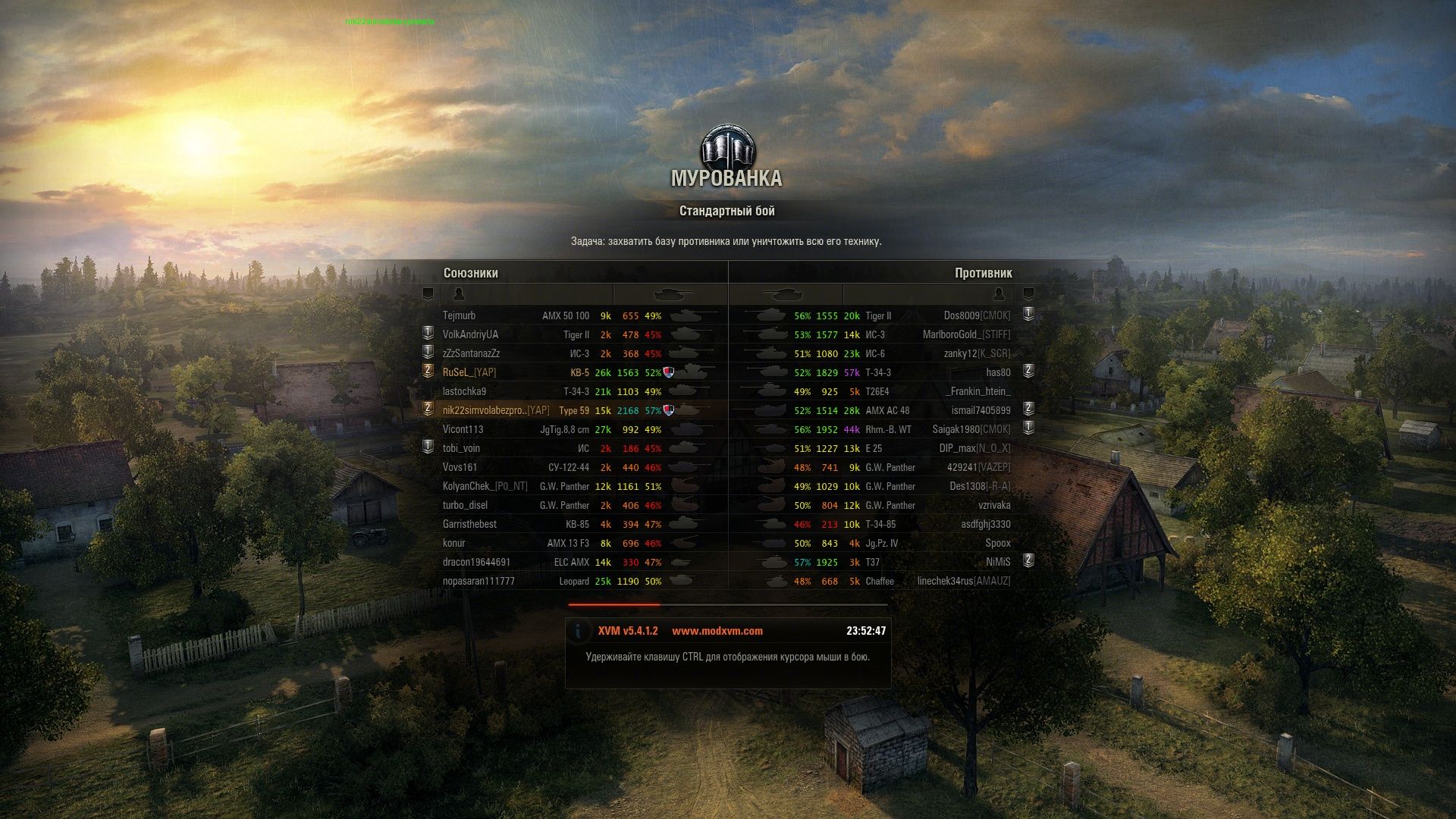Screen dimensions: 1456x819
Task: Click the allies player silhouette column header
Action: tap(458, 294)
